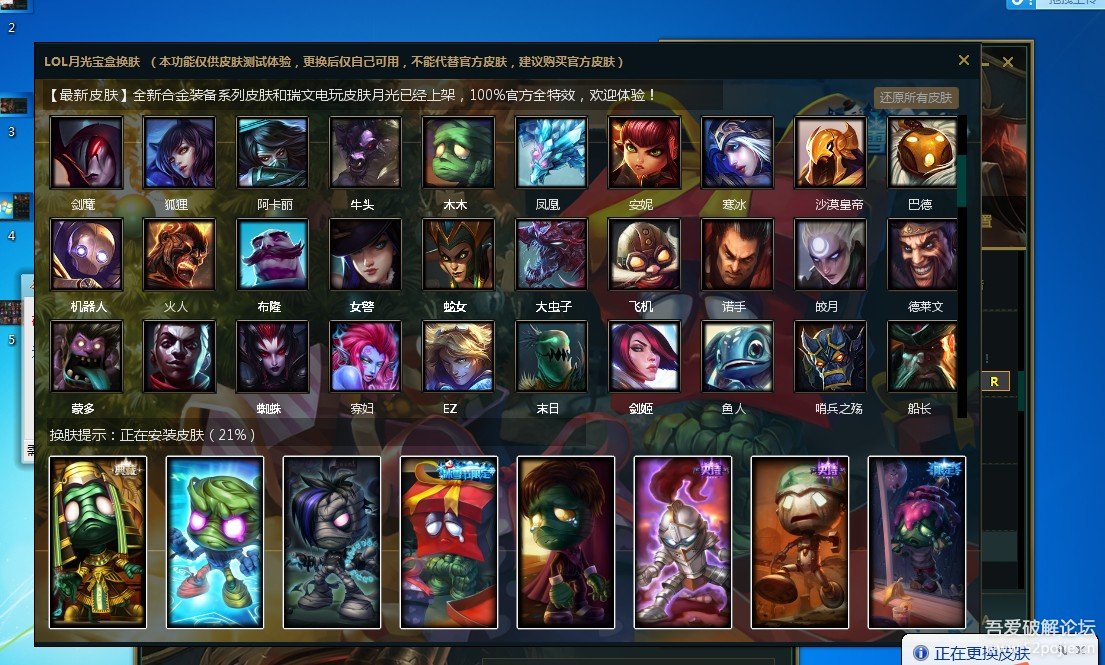Pick the 布隆 champion portrait

[273, 254]
